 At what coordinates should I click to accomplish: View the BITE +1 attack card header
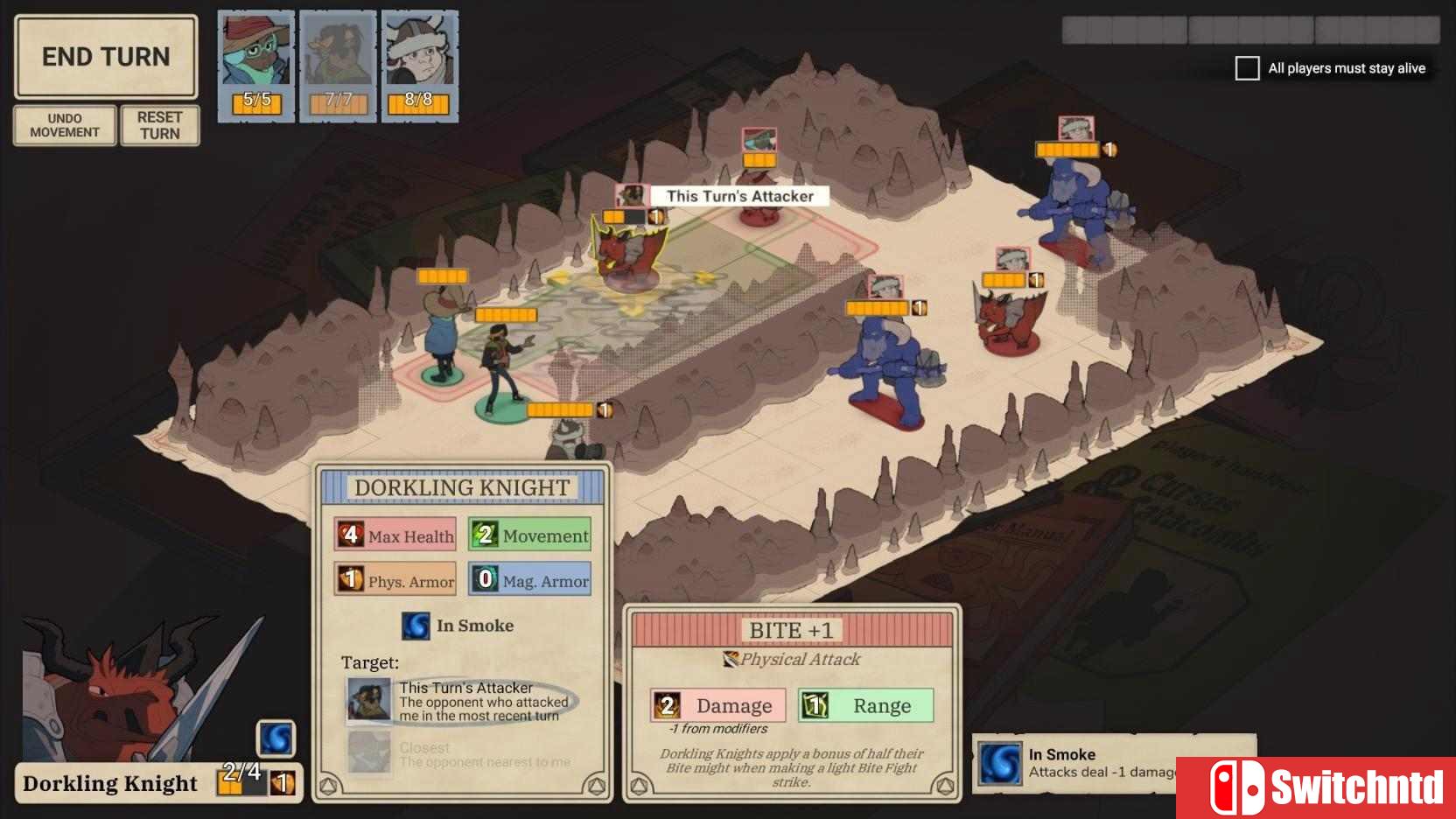[x=791, y=630]
